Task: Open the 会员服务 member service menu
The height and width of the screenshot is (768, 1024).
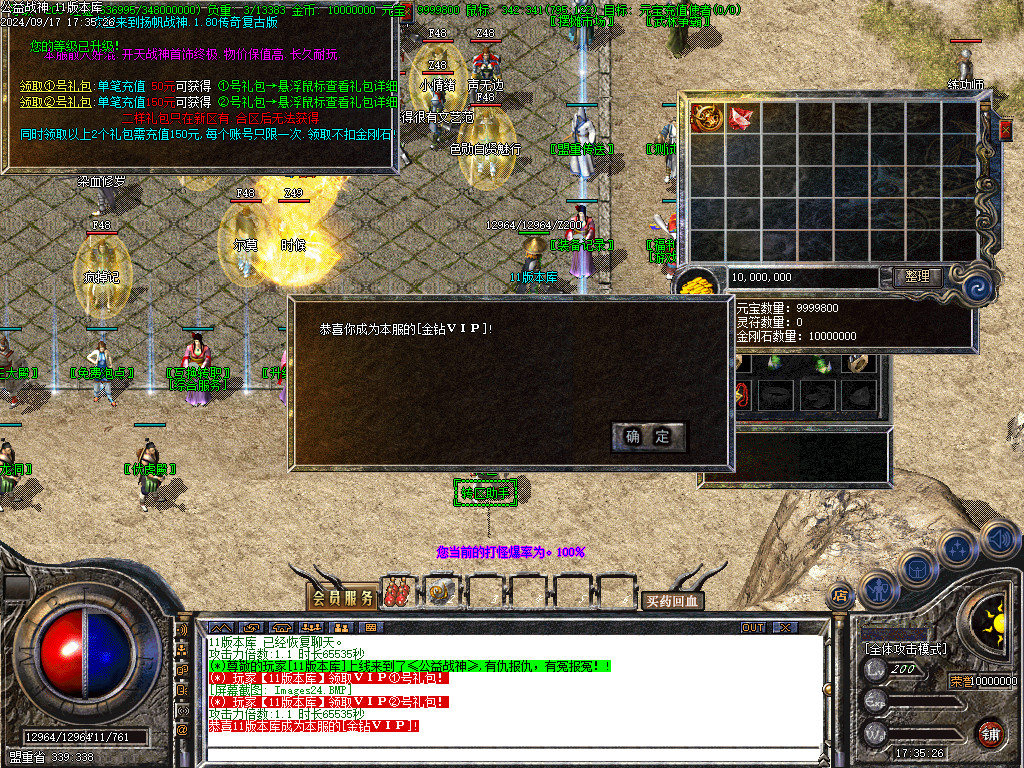Action: (x=343, y=598)
